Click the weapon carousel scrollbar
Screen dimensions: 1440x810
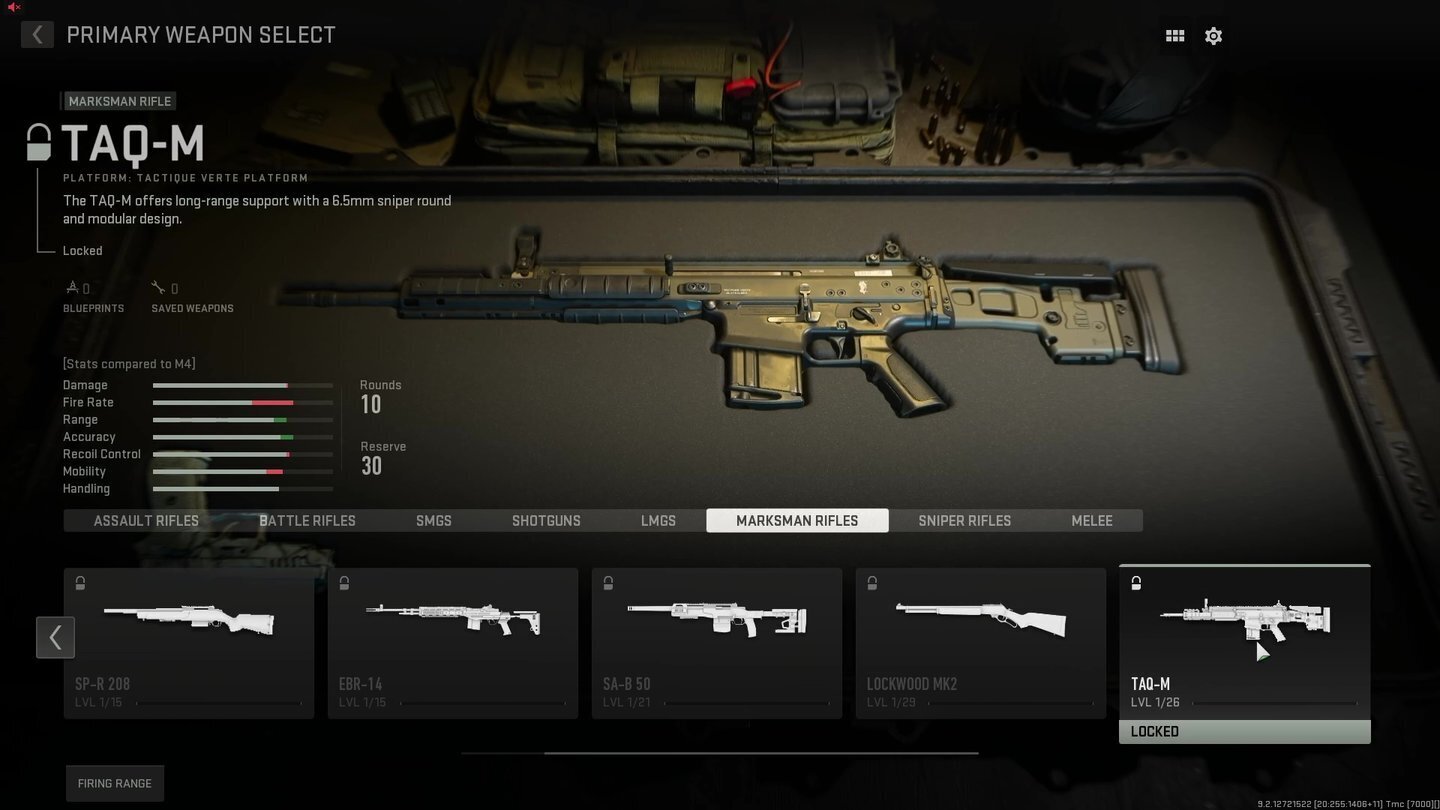(x=763, y=751)
